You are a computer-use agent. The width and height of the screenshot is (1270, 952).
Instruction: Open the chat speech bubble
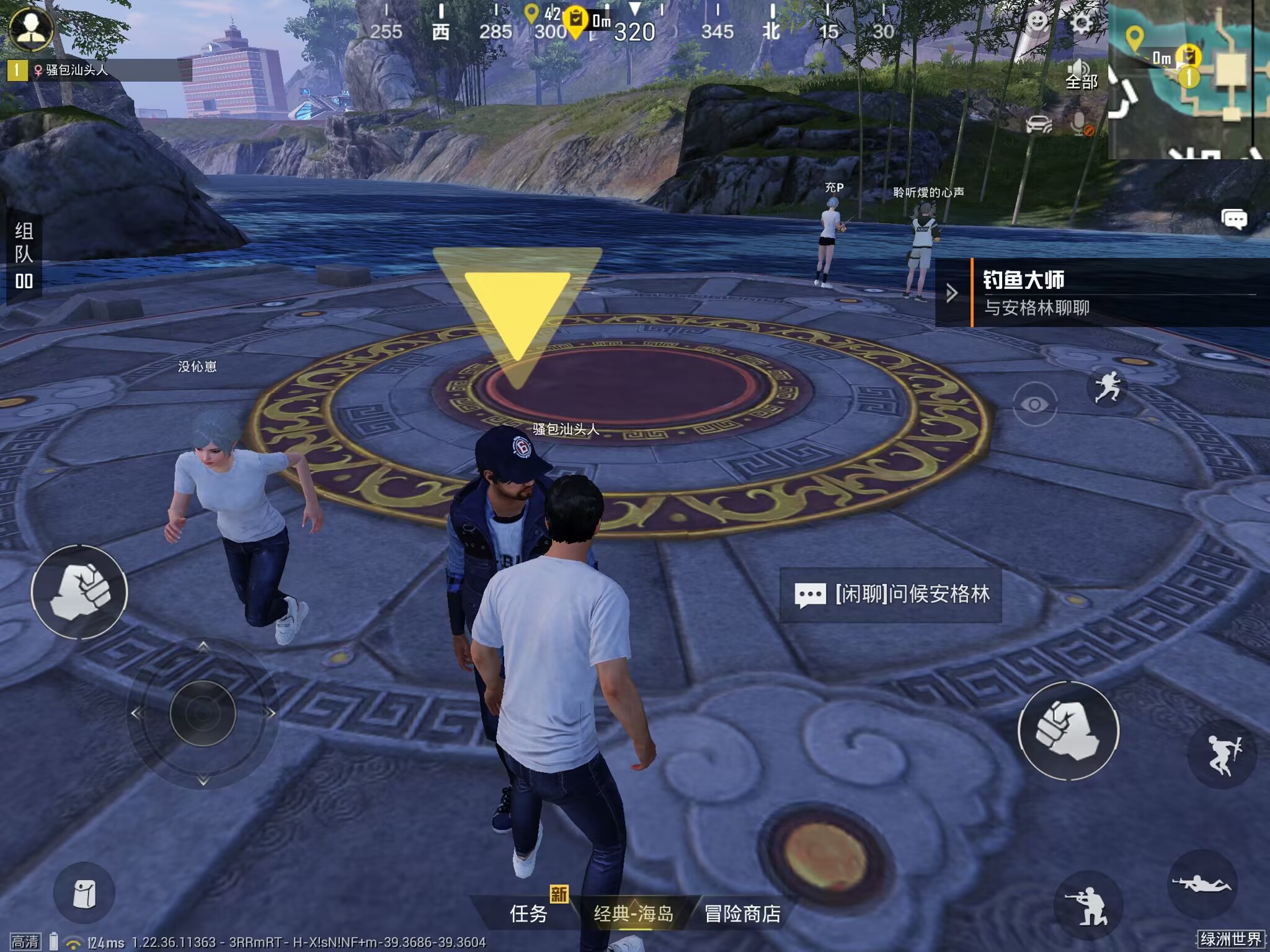pyautogui.click(x=1234, y=219)
